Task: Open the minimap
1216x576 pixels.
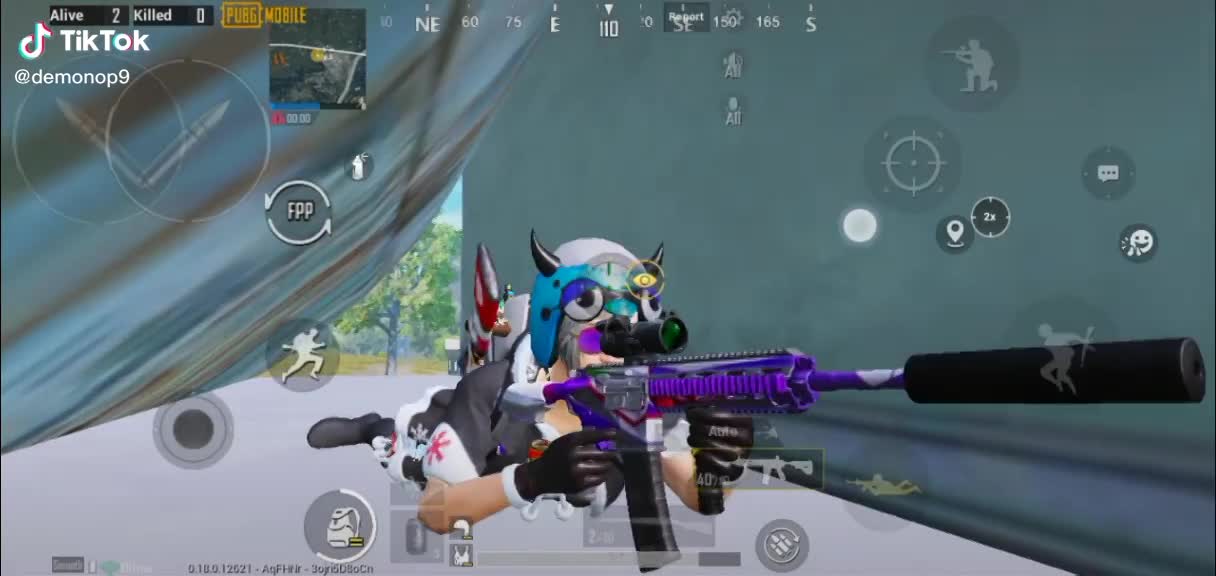Action: [x=317, y=59]
